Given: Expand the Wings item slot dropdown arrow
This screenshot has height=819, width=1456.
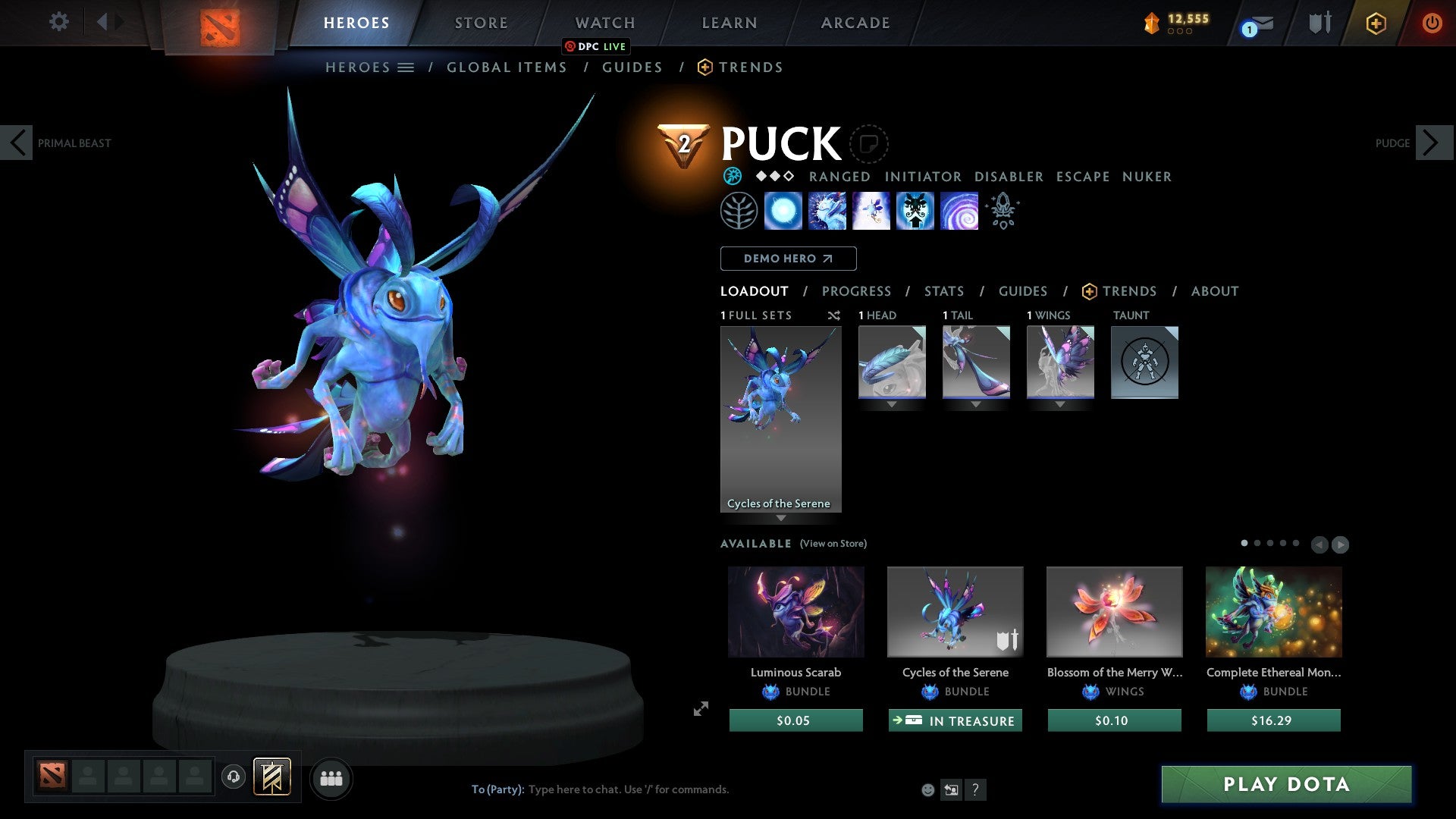Looking at the screenshot, I should [1060, 404].
